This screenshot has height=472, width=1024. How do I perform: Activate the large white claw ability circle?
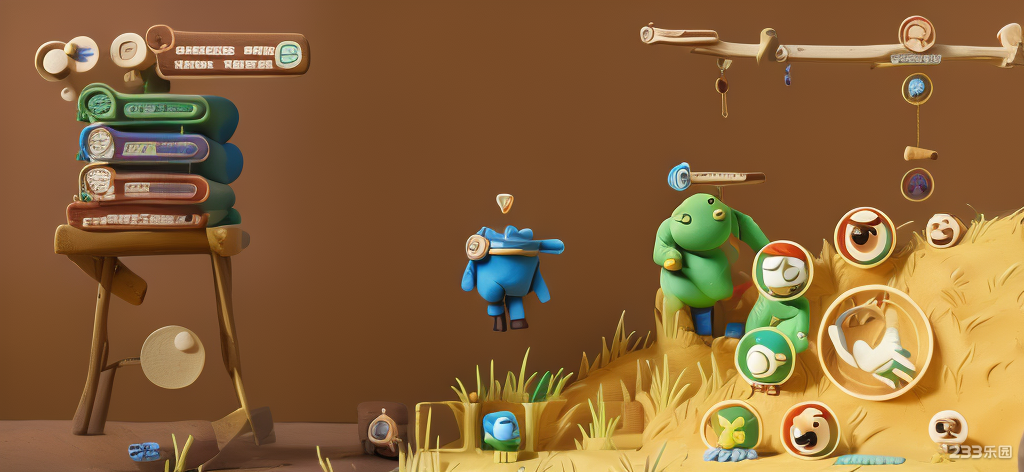pos(875,342)
